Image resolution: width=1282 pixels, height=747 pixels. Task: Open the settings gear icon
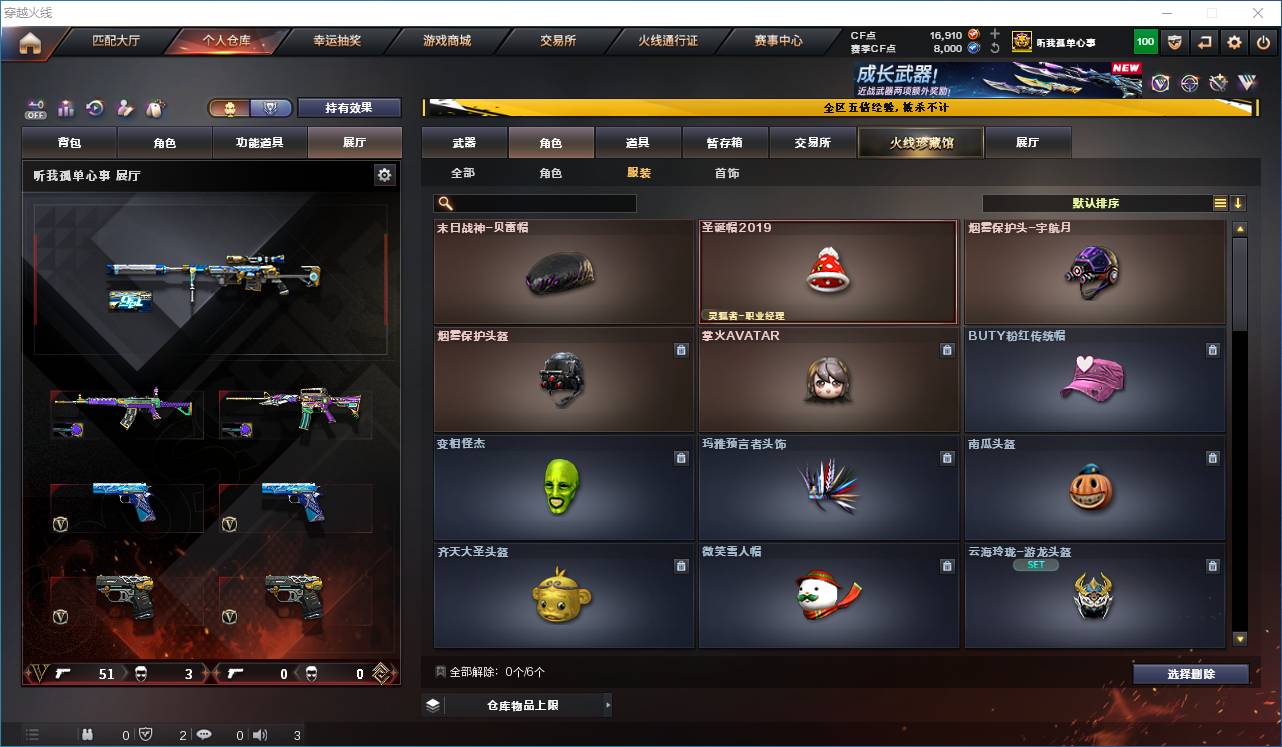[x=1234, y=43]
